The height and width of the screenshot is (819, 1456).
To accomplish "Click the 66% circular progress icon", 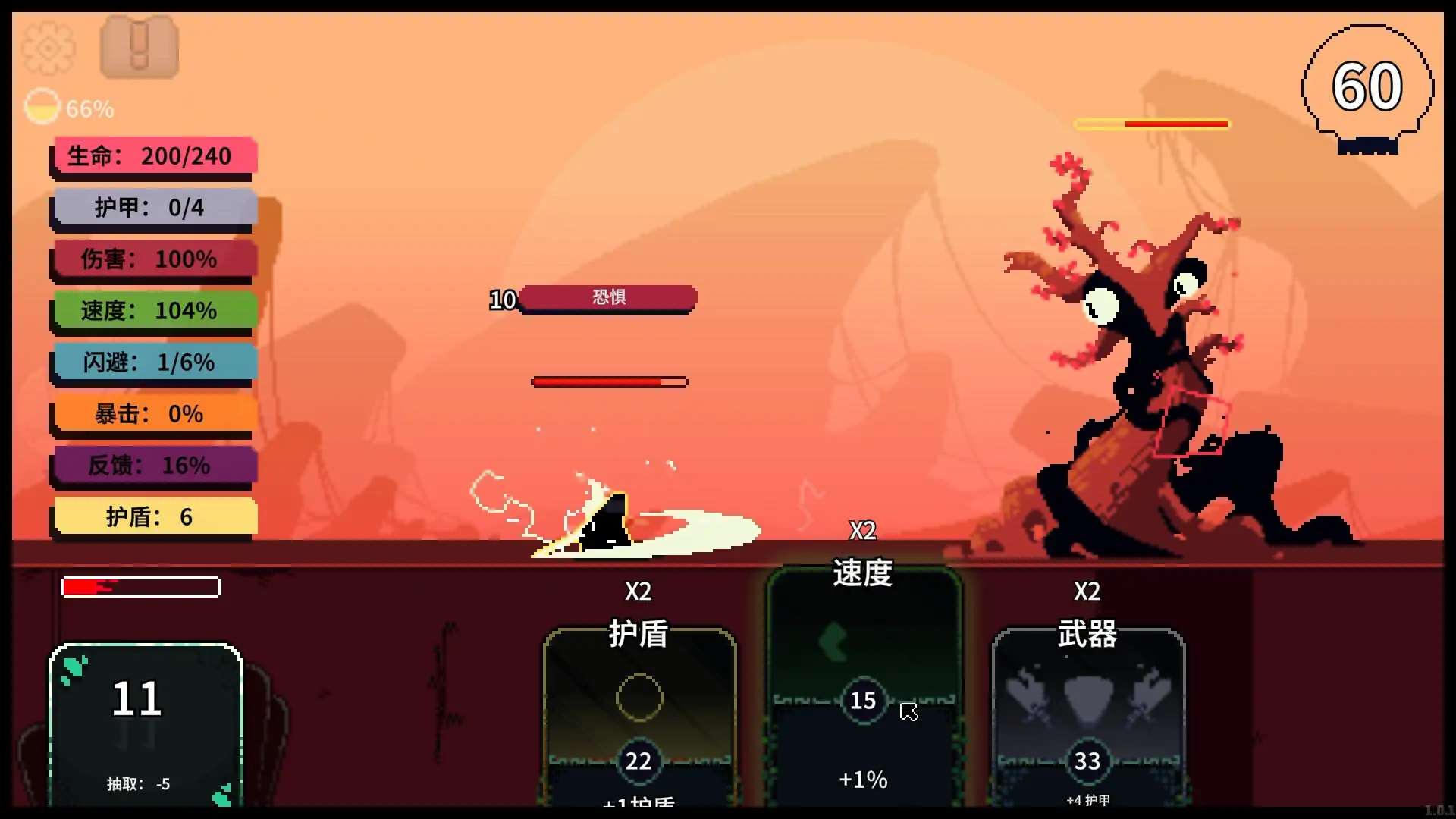I will [42, 106].
